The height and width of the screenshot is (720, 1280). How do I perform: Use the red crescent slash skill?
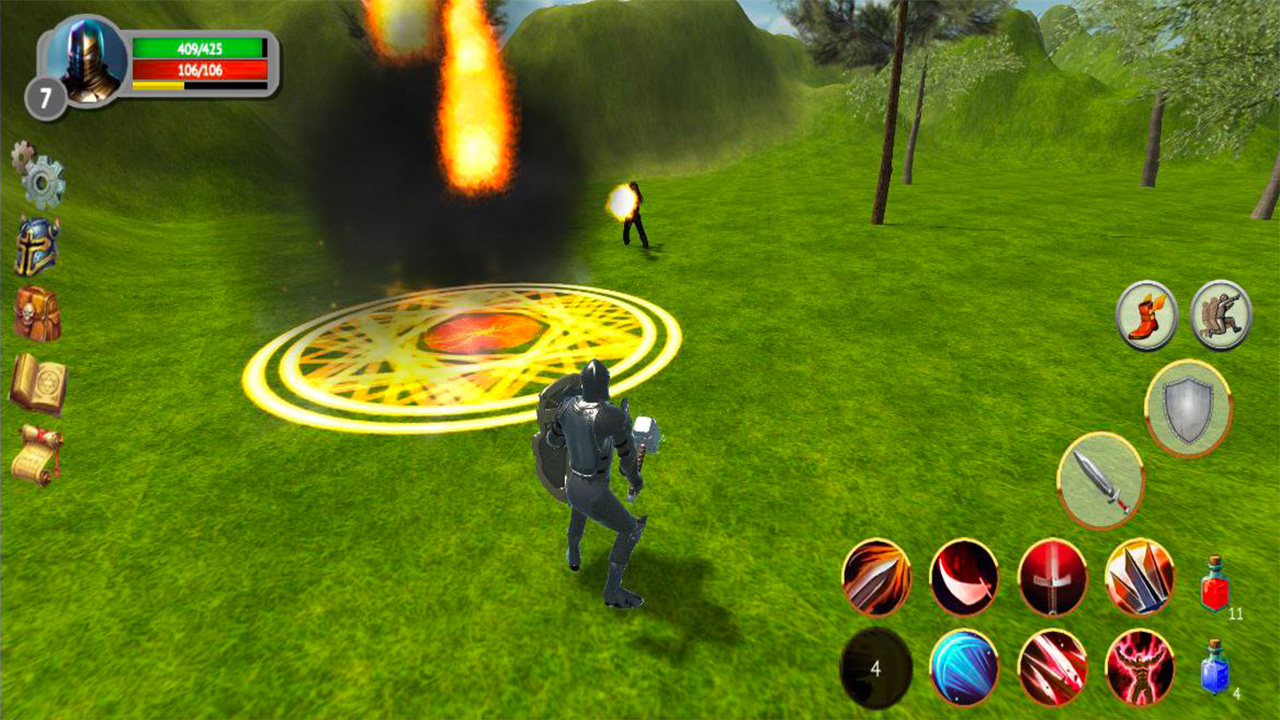click(x=964, y=578)
